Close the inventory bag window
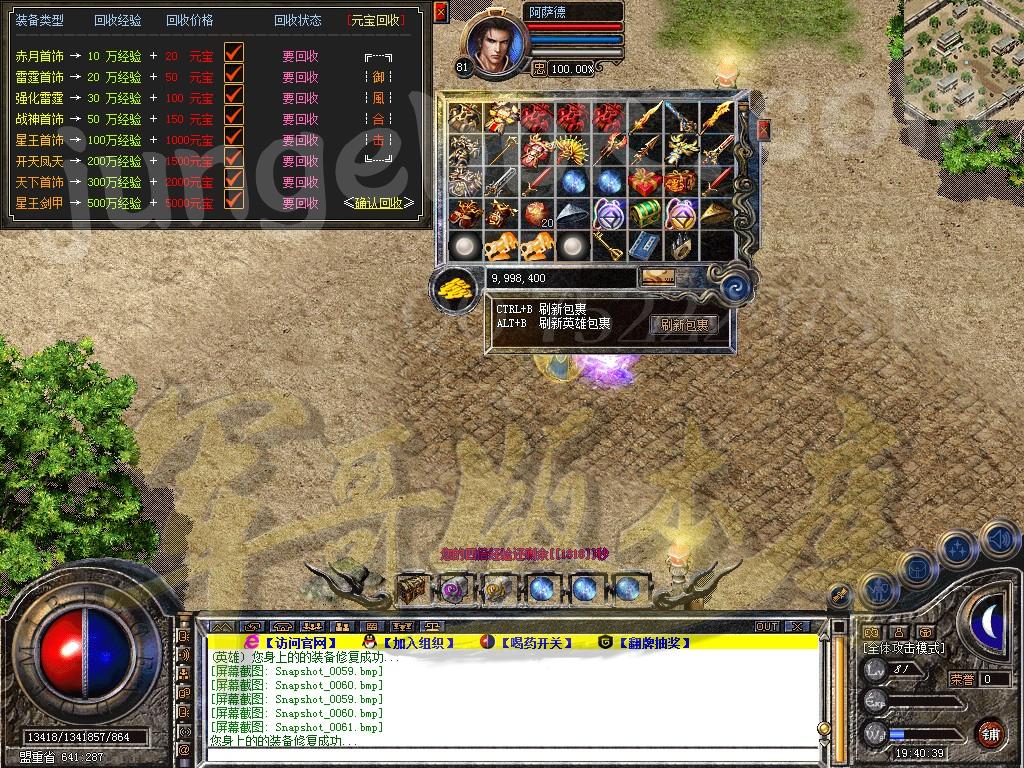Viewport: 1024px width, 768px height. (x=763, y=130)
